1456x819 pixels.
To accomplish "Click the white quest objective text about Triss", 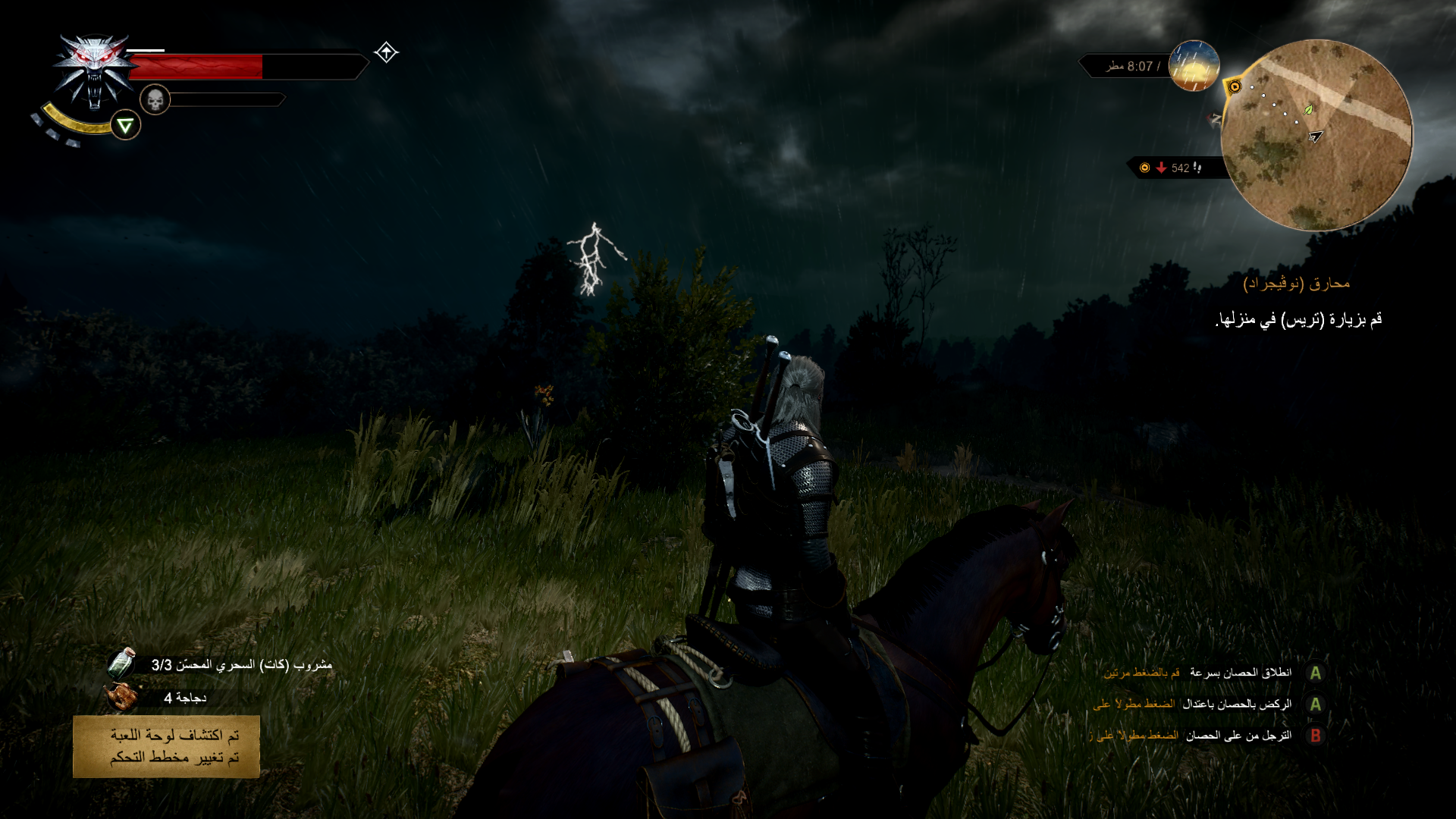I will click(x=1298, y=320).
